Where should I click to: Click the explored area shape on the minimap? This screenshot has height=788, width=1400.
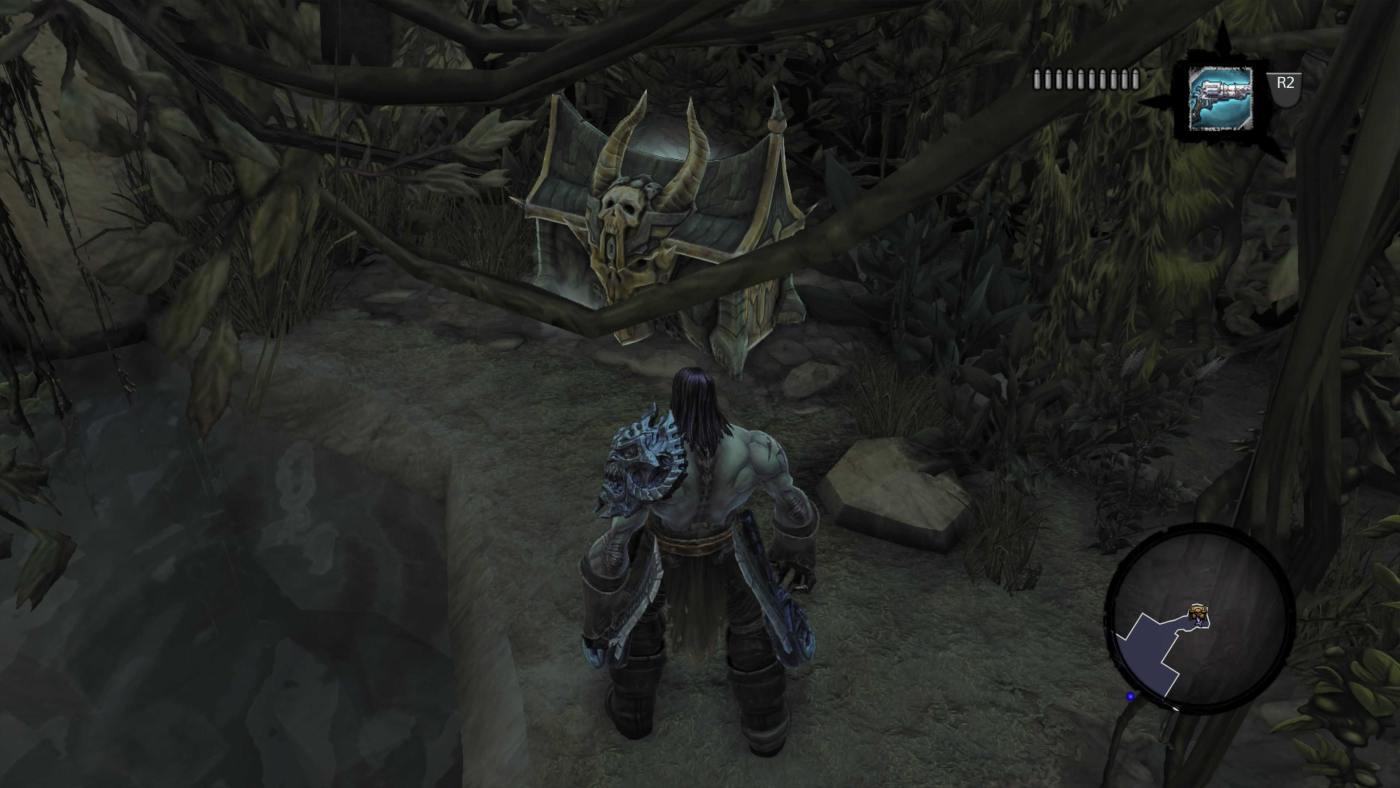coord(1148,650)
